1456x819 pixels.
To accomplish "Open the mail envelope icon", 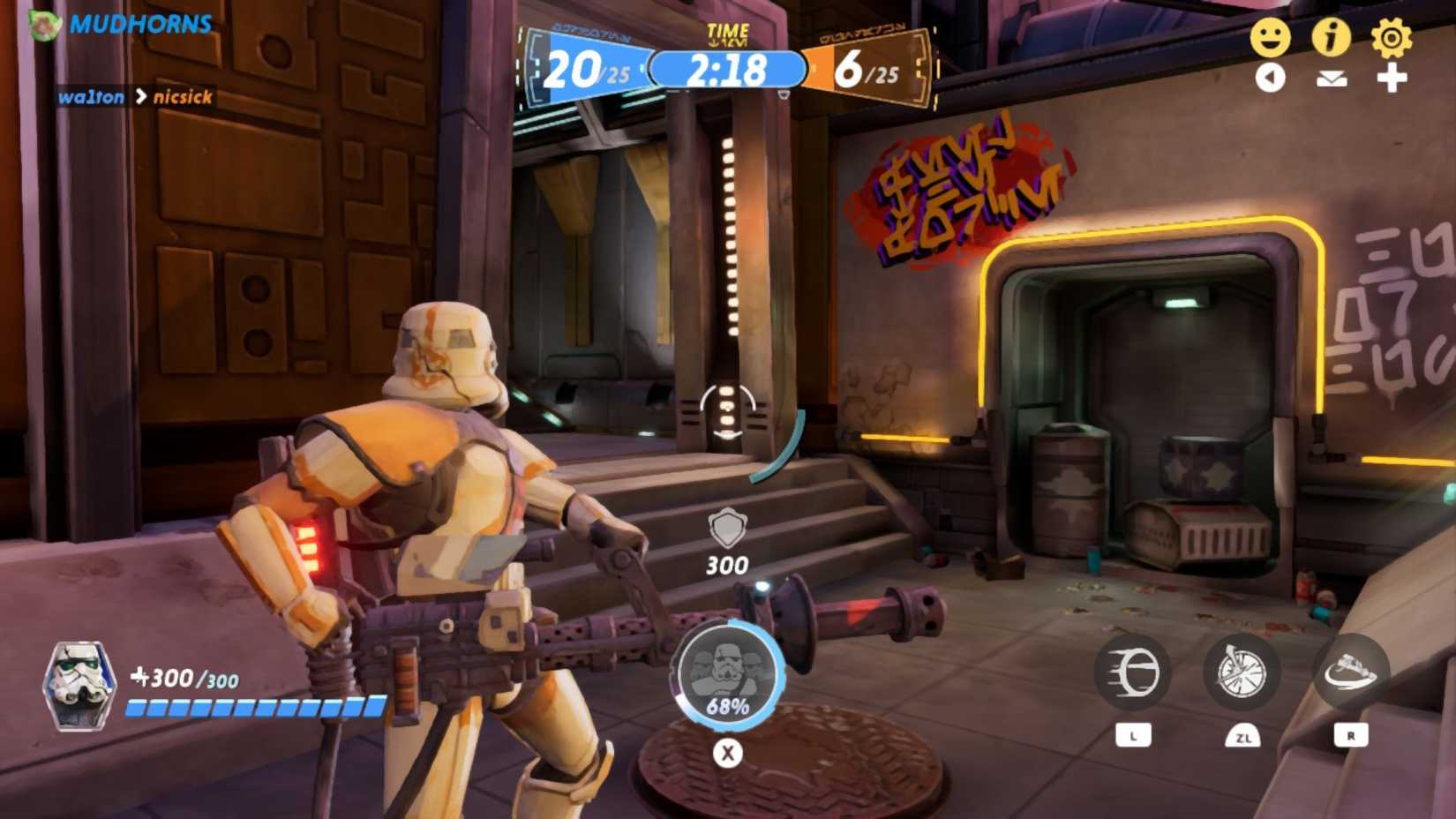I will 1332,79.
